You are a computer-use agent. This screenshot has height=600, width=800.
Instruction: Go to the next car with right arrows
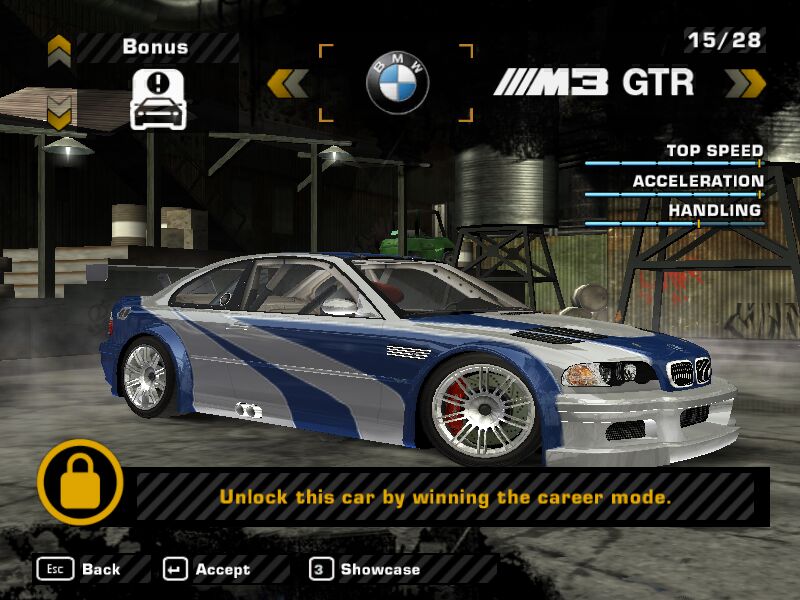click(745, 83)
